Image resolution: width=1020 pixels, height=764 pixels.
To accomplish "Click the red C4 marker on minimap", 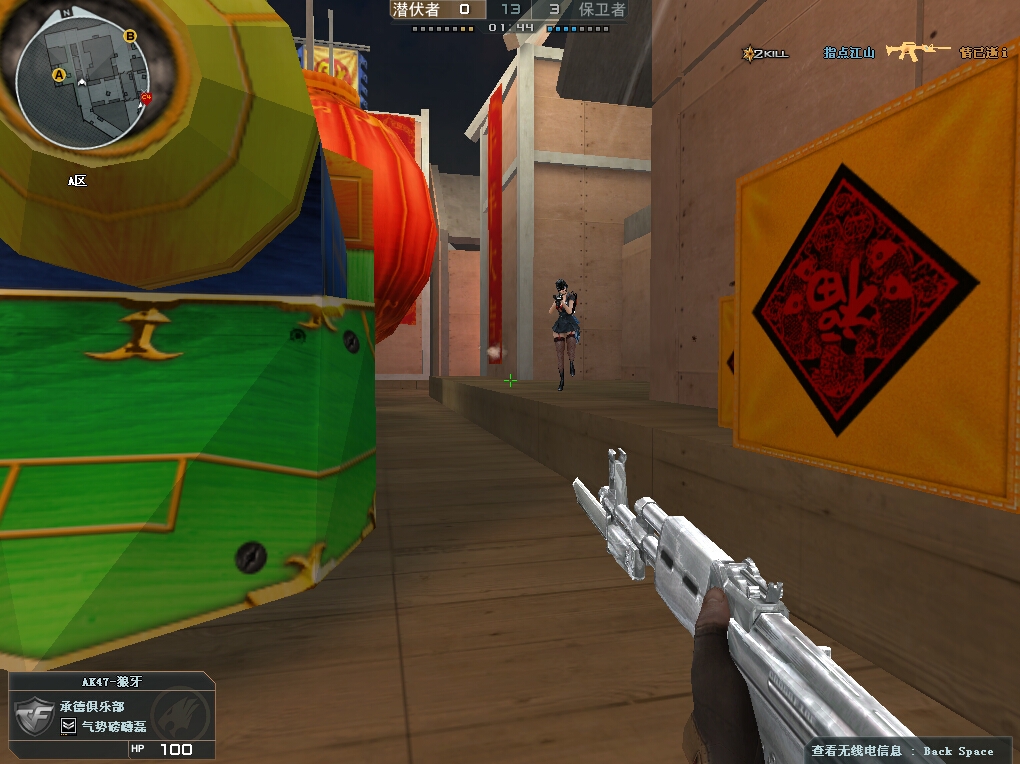I will (146, 98).
